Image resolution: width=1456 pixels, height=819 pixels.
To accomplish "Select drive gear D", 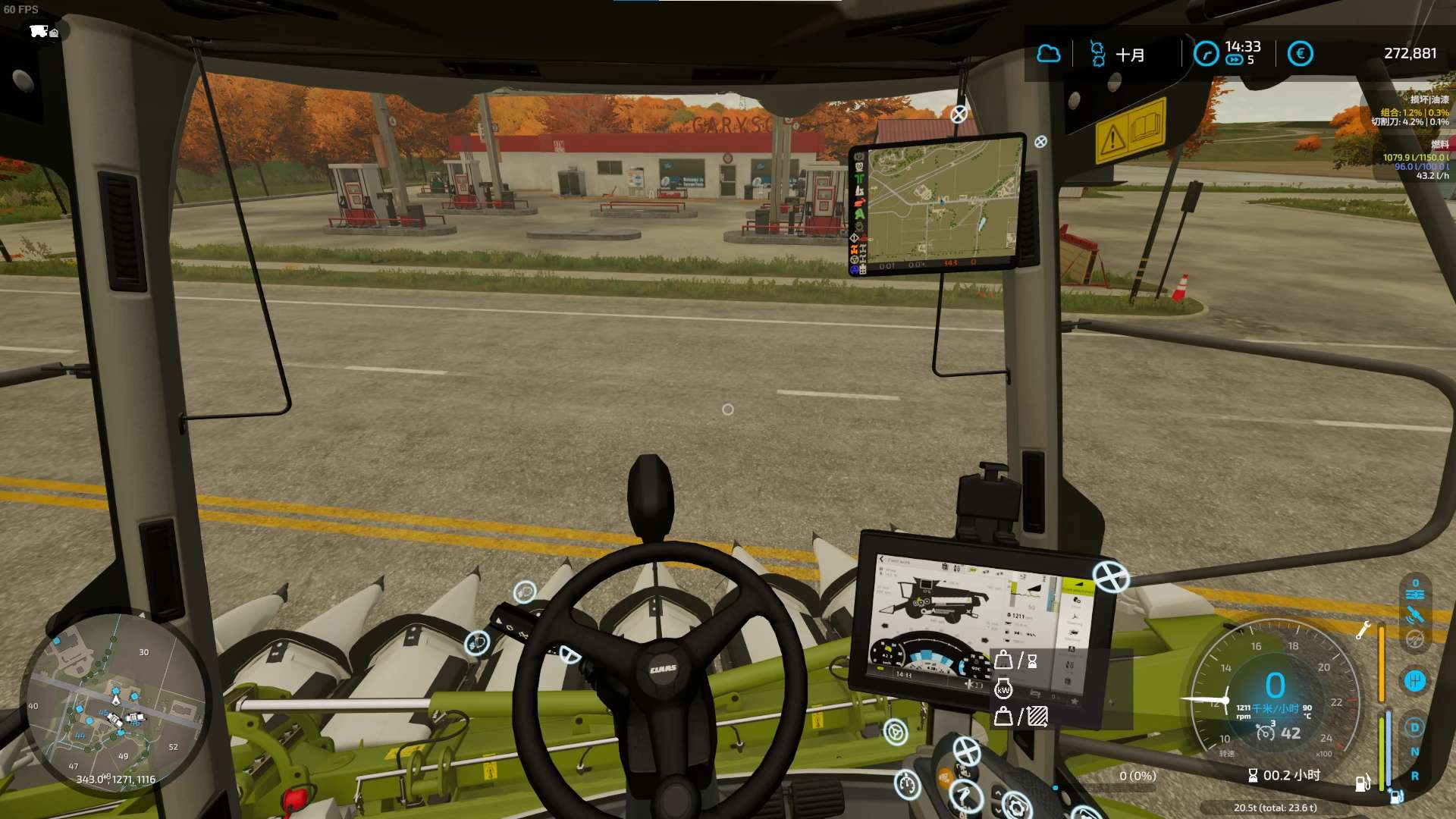I will [x=1414, y=728].
